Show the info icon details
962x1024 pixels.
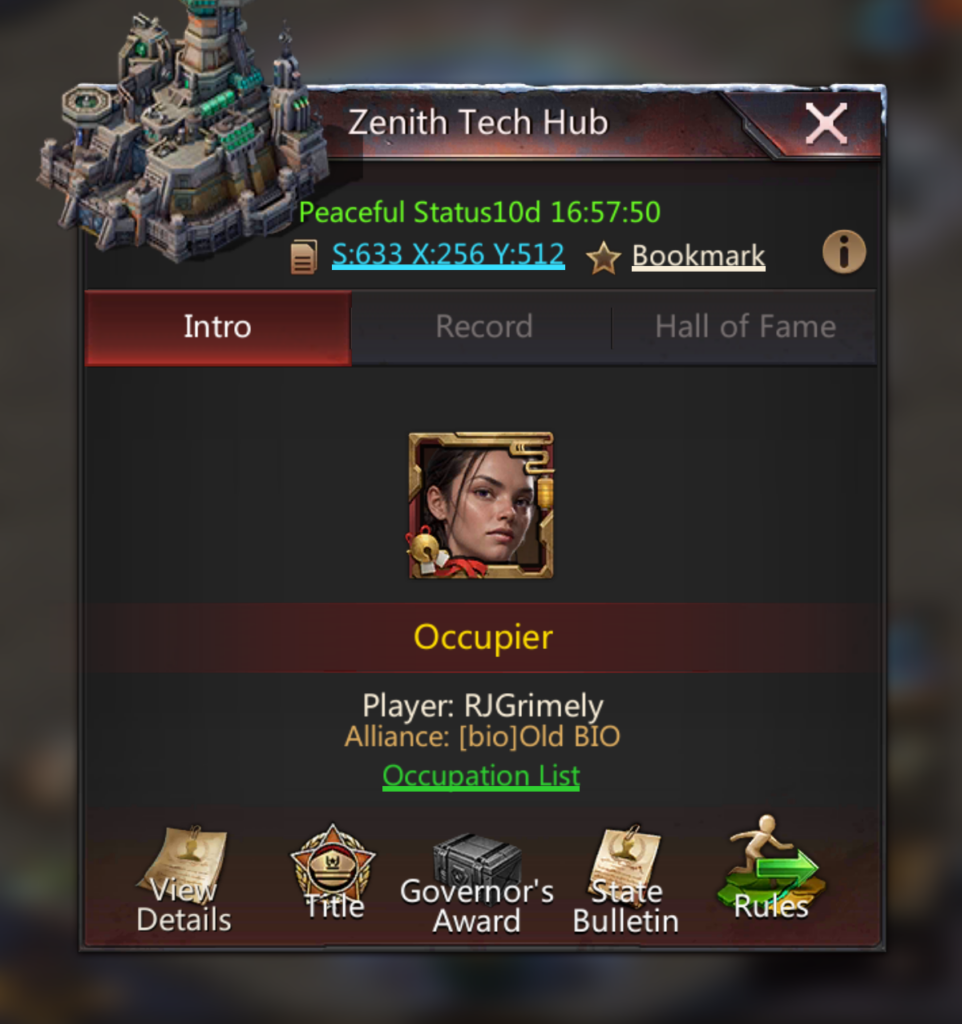click(843, 254)
